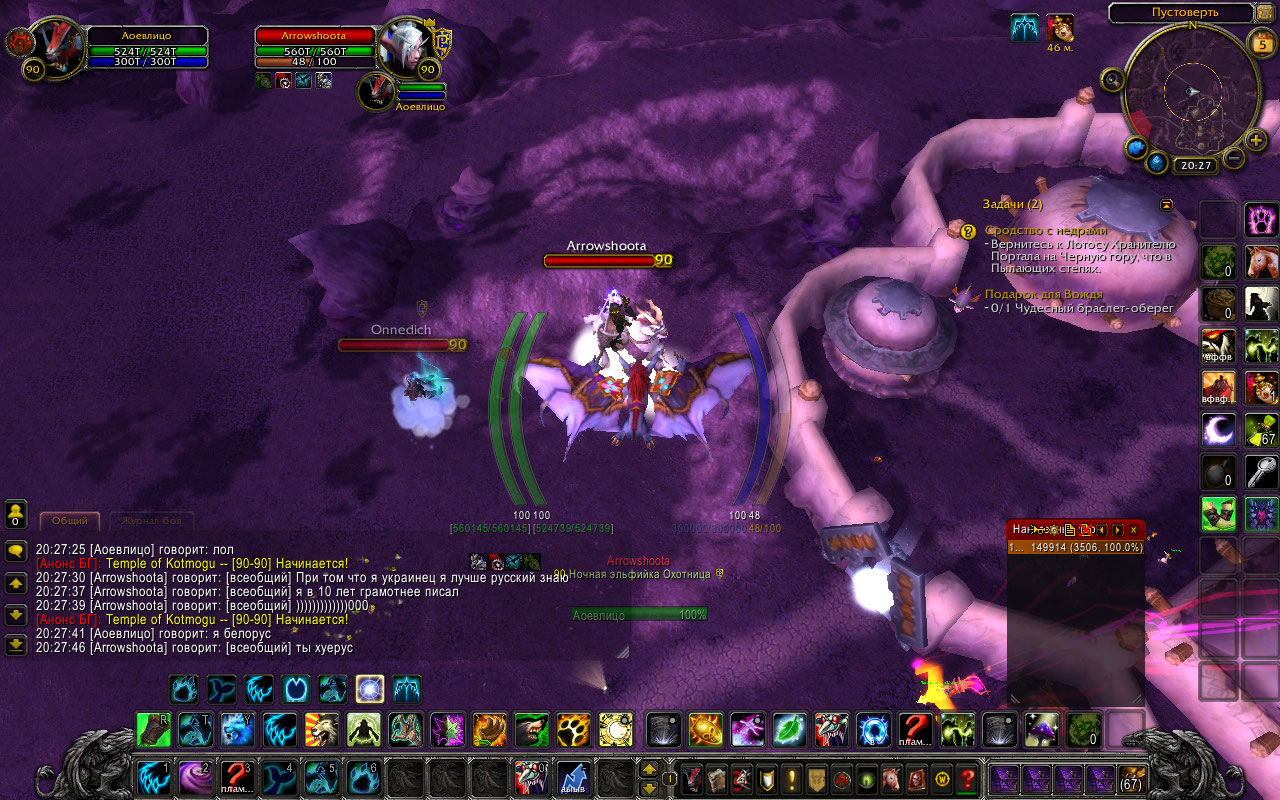Open the bag with the 67 counter
This screenshot has height=800, width=1280.
(x=1131, y=777)
